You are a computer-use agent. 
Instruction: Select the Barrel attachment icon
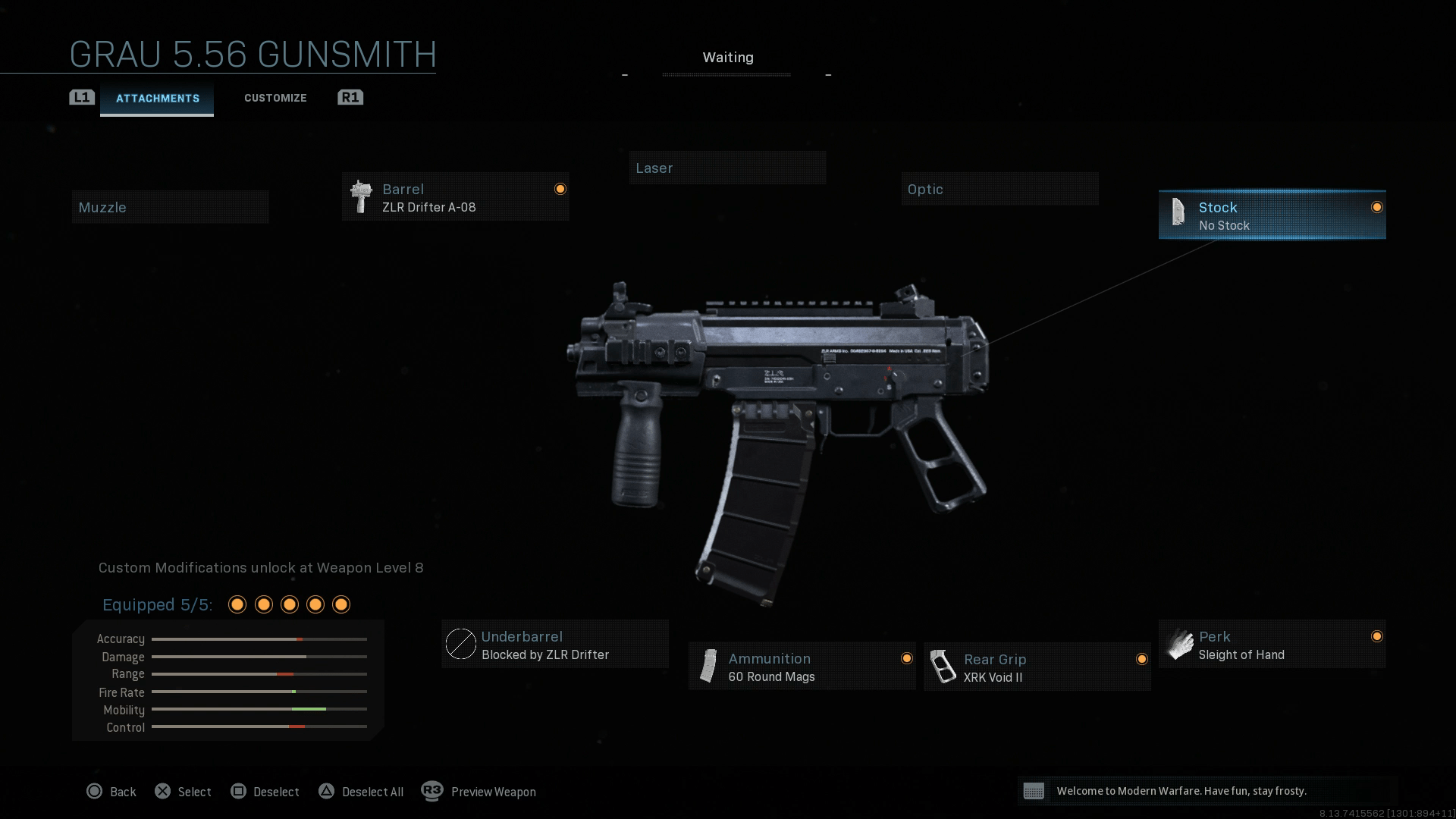(x=359, y=197)
